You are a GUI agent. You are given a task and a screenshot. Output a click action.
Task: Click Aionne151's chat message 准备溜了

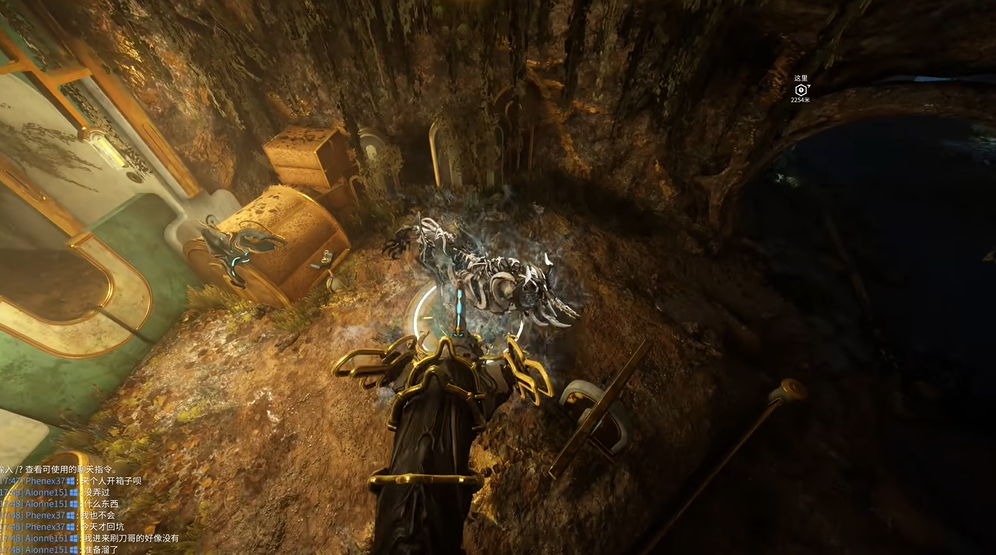[101, 549]
